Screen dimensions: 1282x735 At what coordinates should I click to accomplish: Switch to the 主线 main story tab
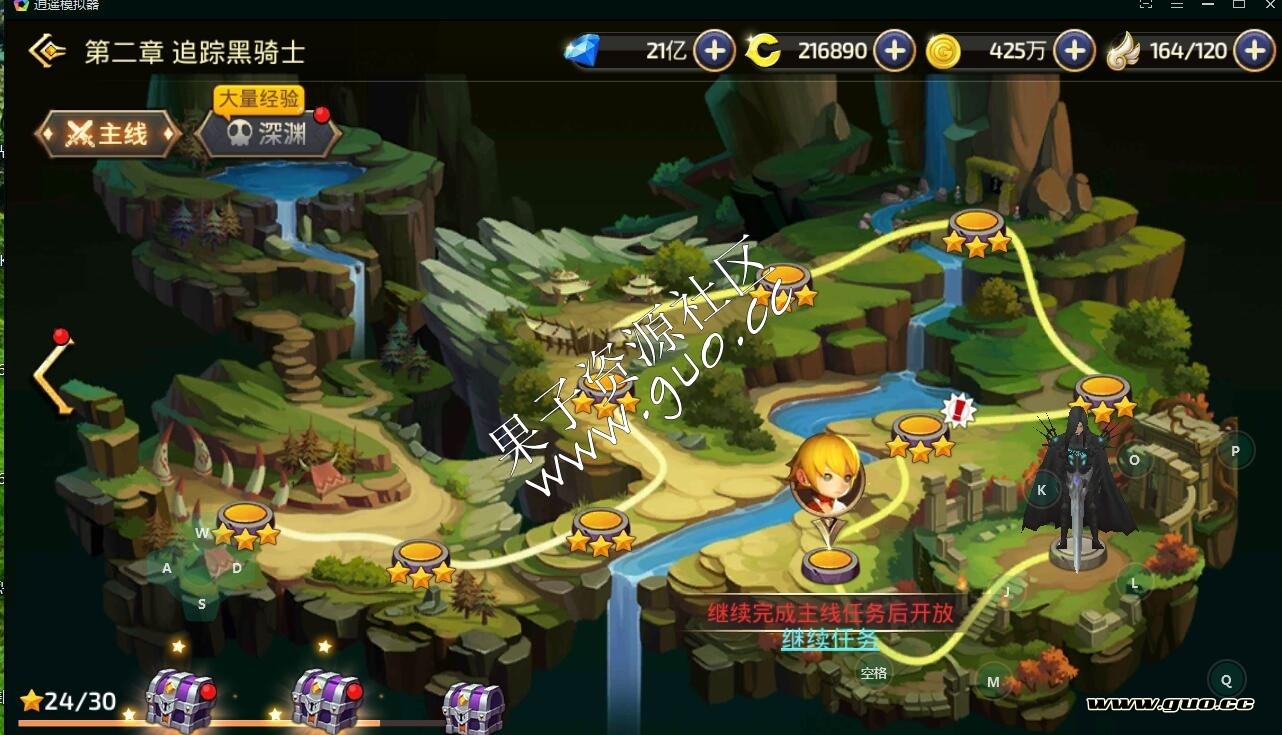[108, 134]
